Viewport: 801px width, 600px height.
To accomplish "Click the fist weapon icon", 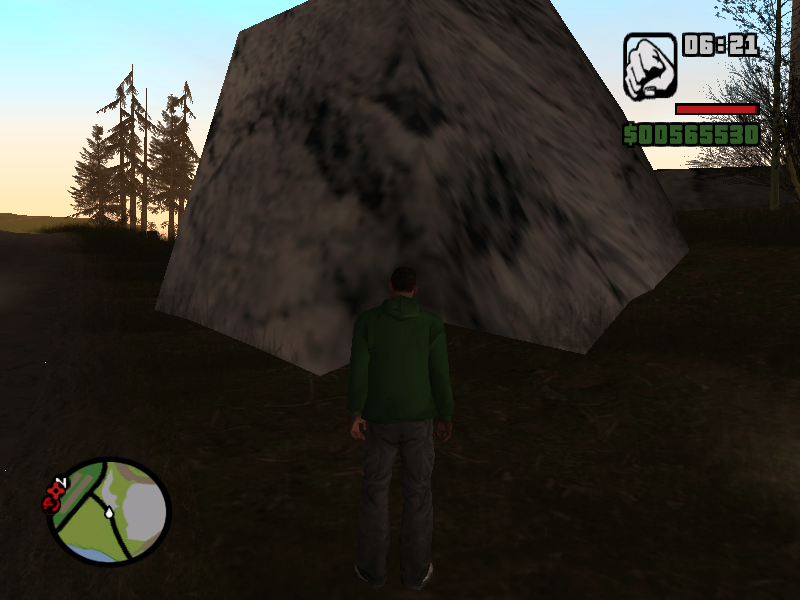I will [649, 66].
